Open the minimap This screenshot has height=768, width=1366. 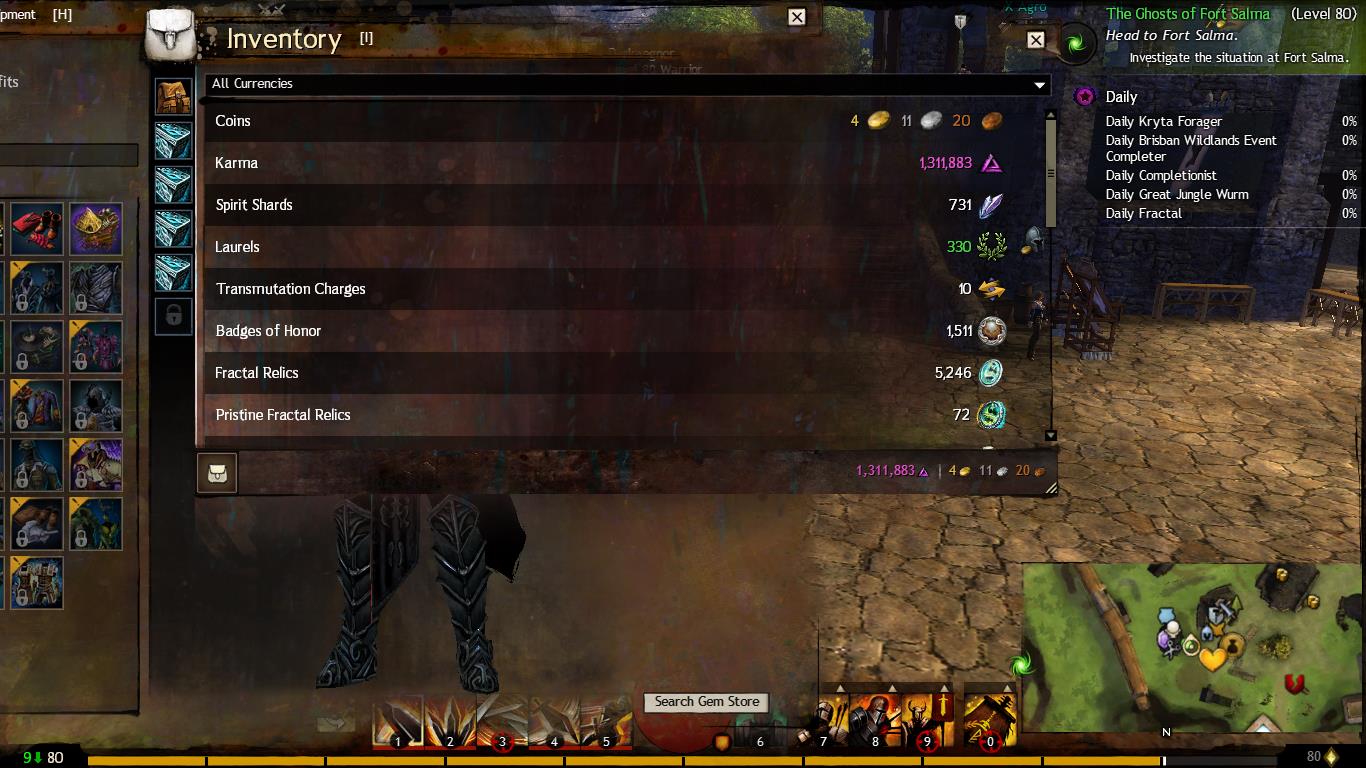pos(1190,650)
